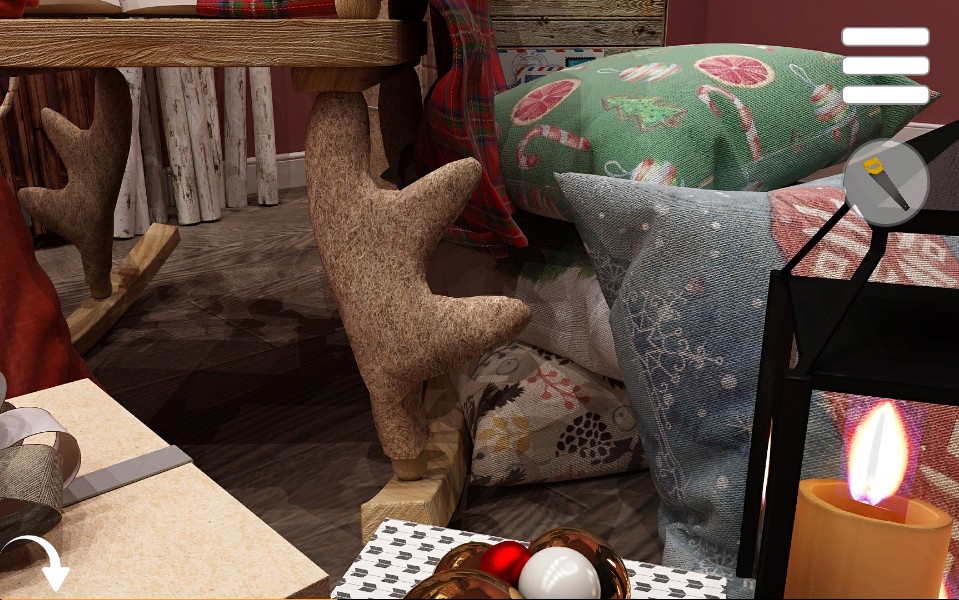Select the hand saw inventory item

[886, 182]
